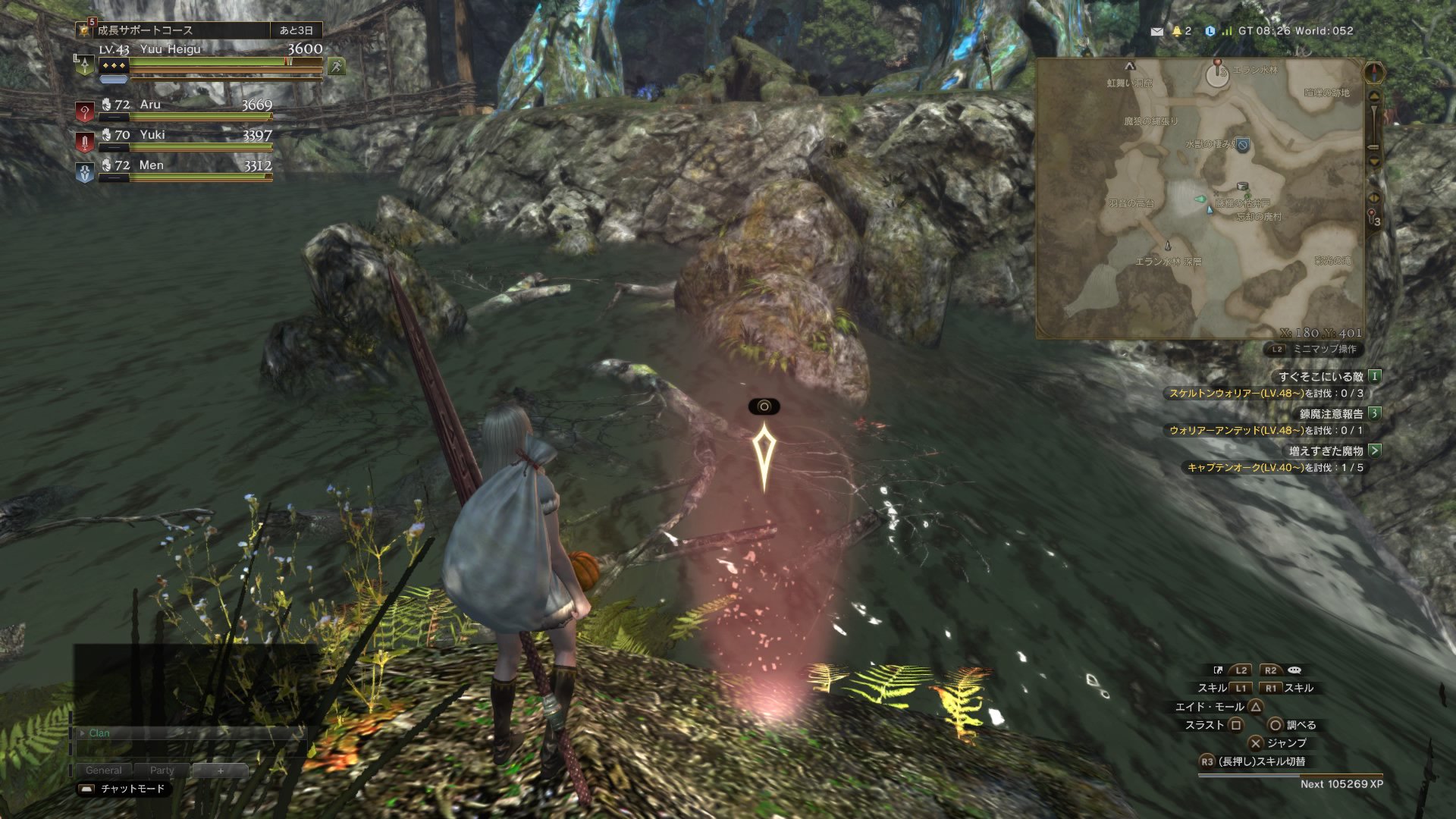This screenshot has height=819, width=1456.
Task: Click the red pin marker on minimap
Action: coord(1218,64)
